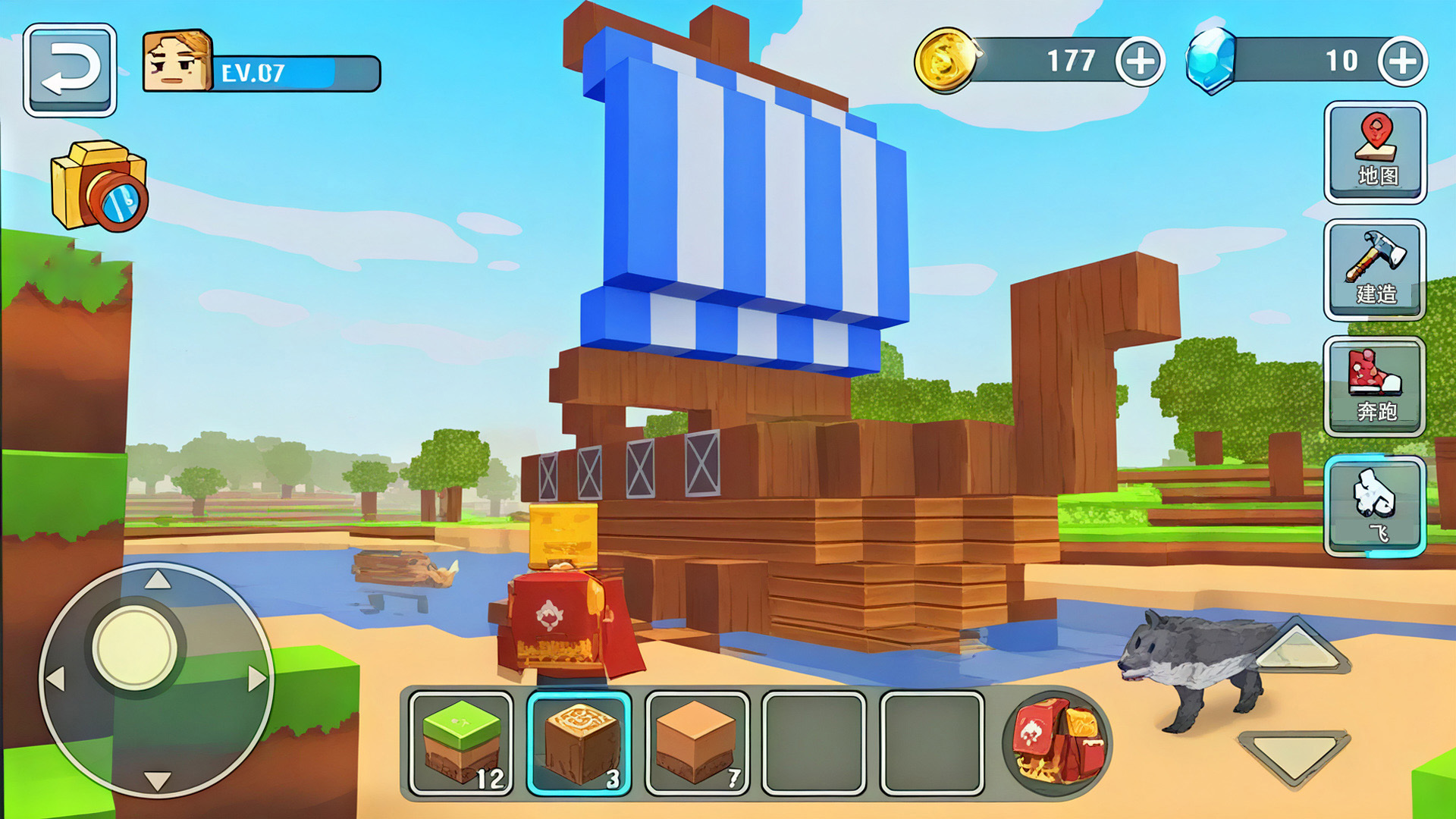1456x819 pixels.
Task: Select the grass block hotbar slot
Action: click(x=461, y=743)
